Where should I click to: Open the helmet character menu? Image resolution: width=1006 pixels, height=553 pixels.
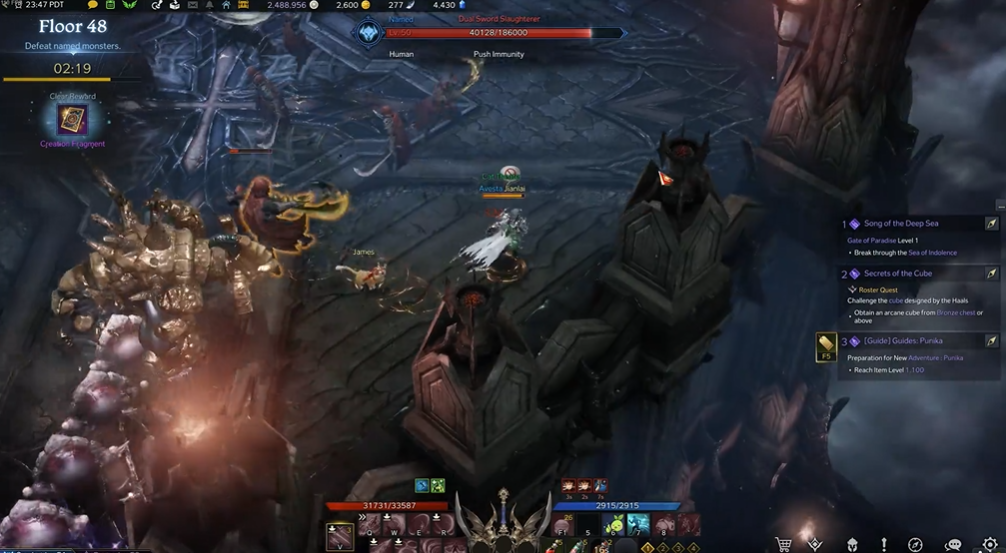pyautogui.click(x=851, y=544)
